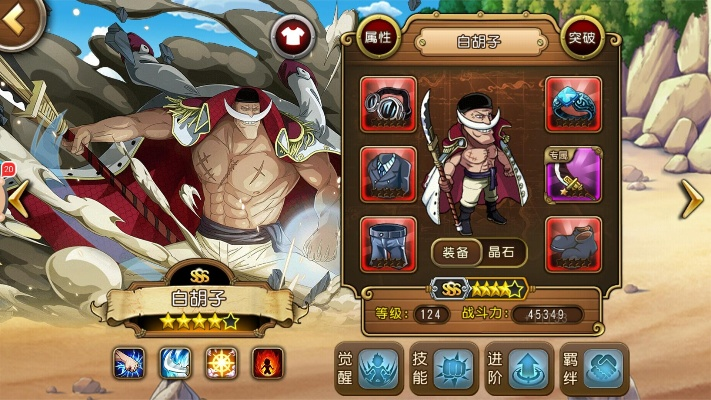Switch to the 装备 equipment tab
The image size is (711, 400).
coord(455,253)
